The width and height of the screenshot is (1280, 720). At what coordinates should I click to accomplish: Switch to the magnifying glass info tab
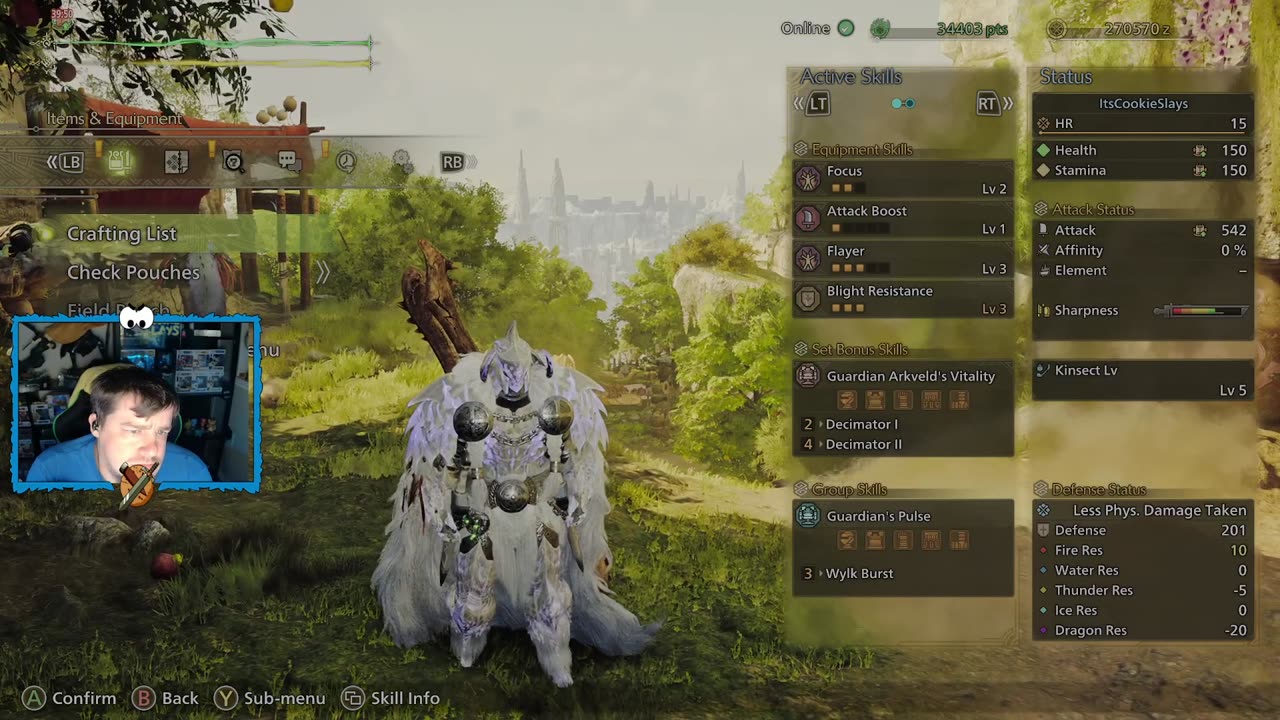tap(233, 162)
